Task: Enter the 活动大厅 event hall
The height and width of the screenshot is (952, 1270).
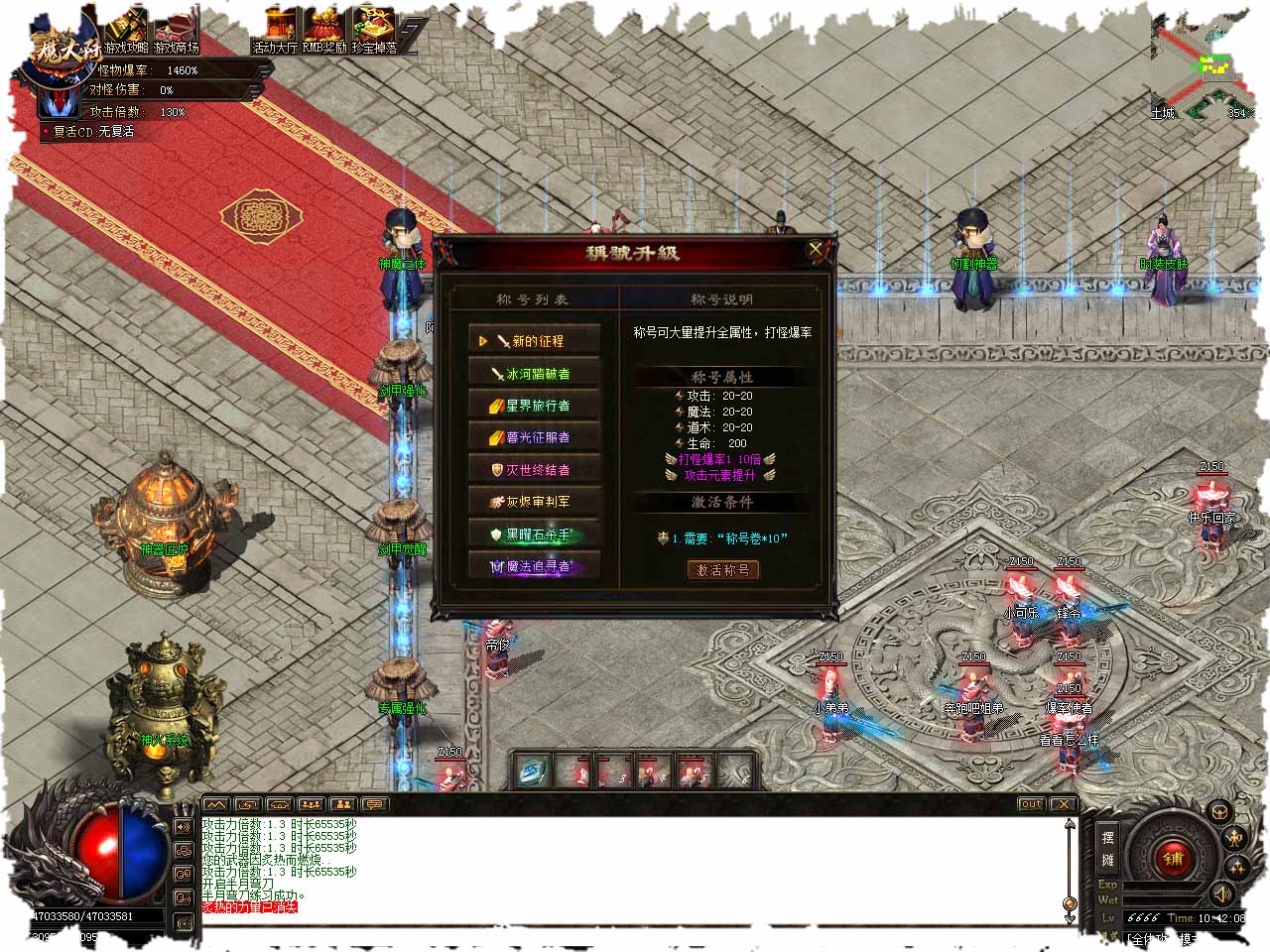Action: 275,32
